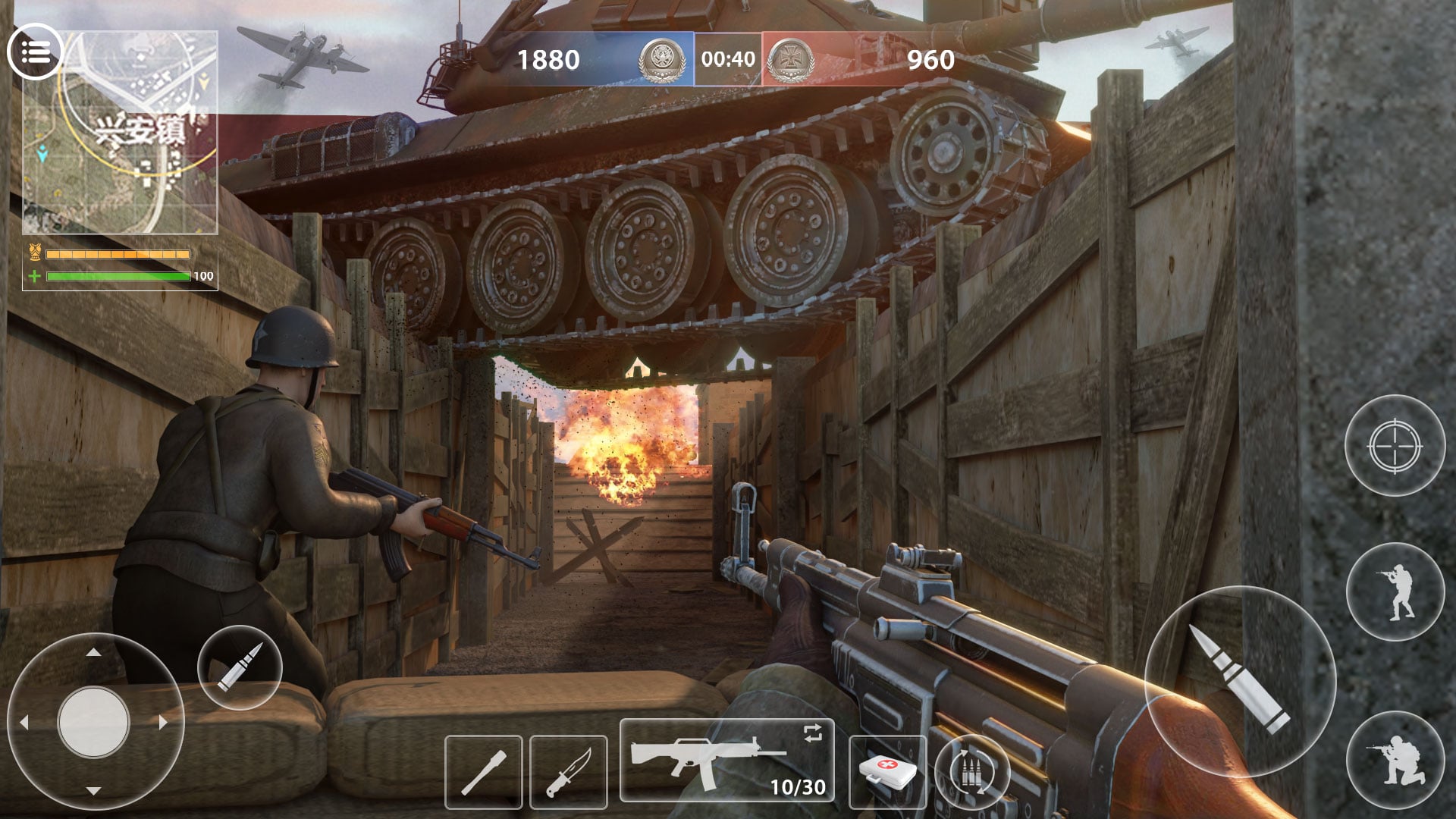
Task: Touch the movement joystick center knob
Action: (x=93, y=722)
